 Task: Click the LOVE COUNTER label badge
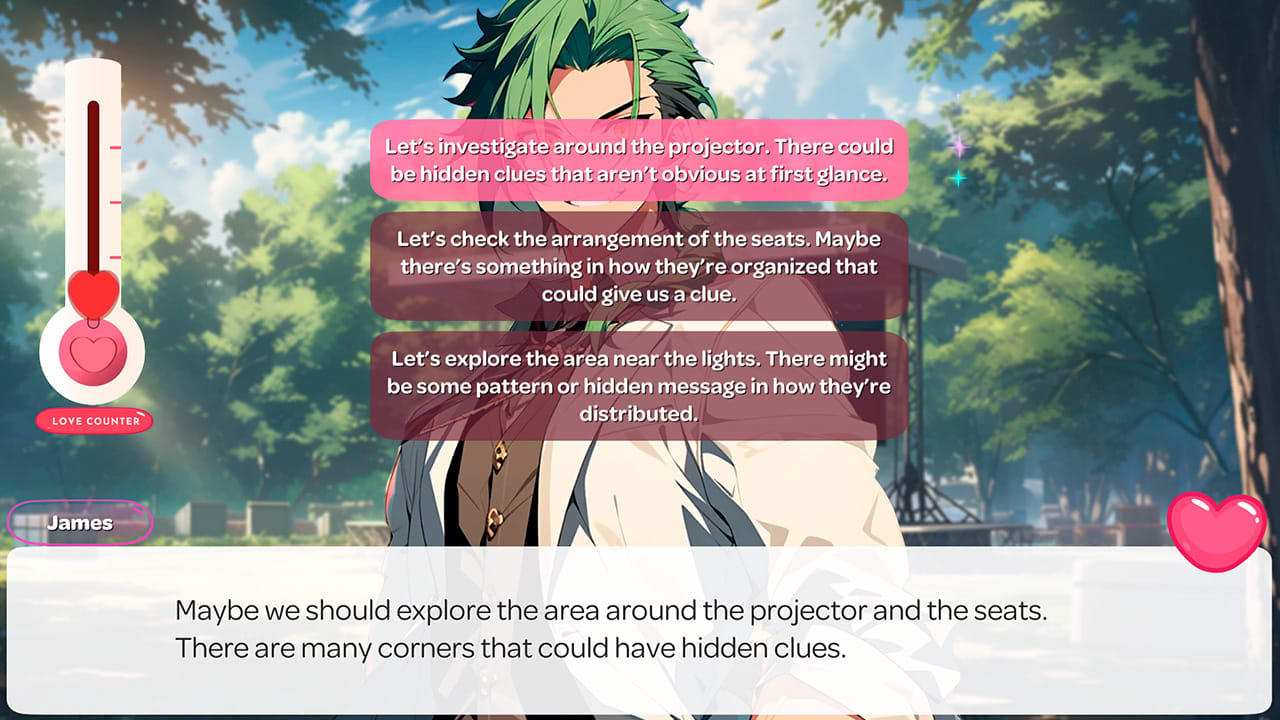click(94, 421)
